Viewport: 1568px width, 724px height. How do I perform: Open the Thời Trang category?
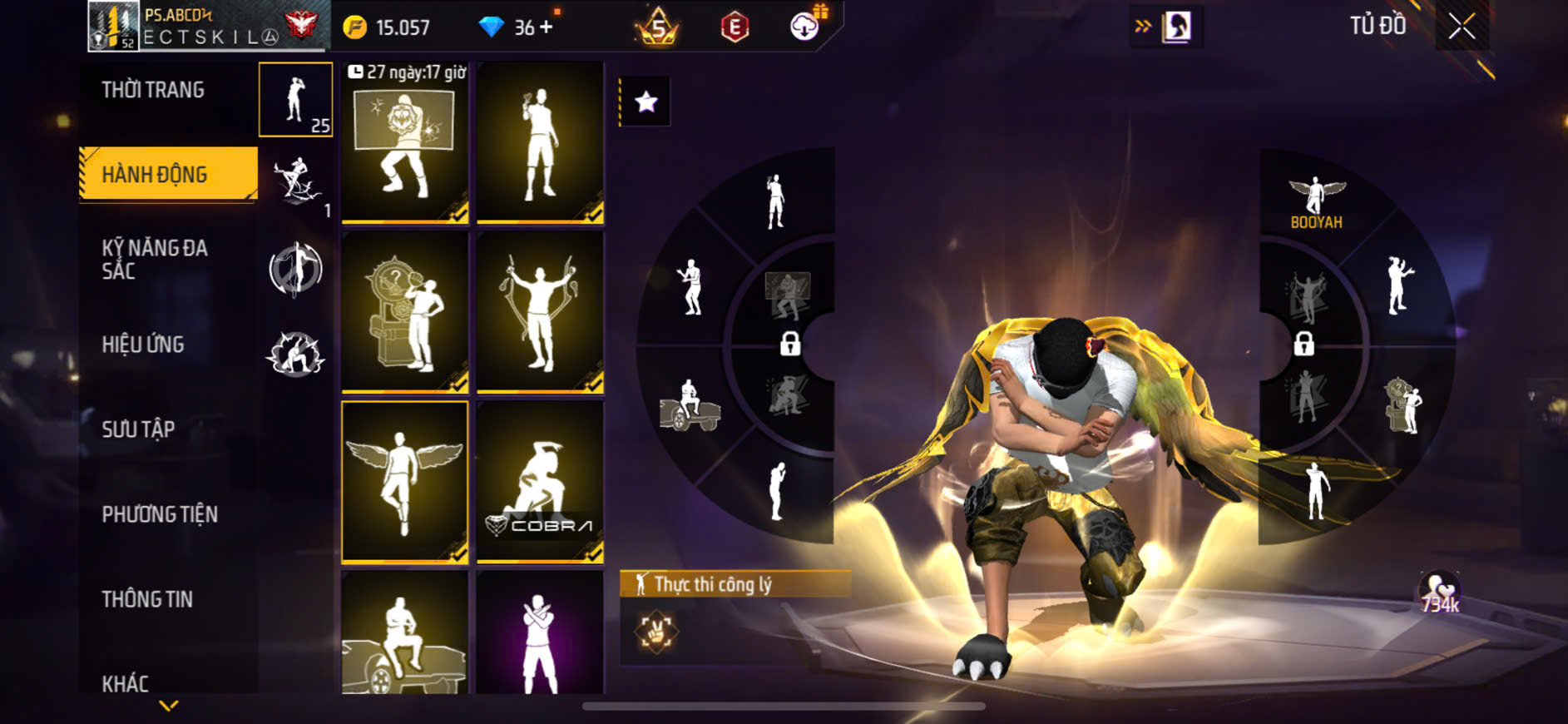pyautogui.click(x=153, y=90)
